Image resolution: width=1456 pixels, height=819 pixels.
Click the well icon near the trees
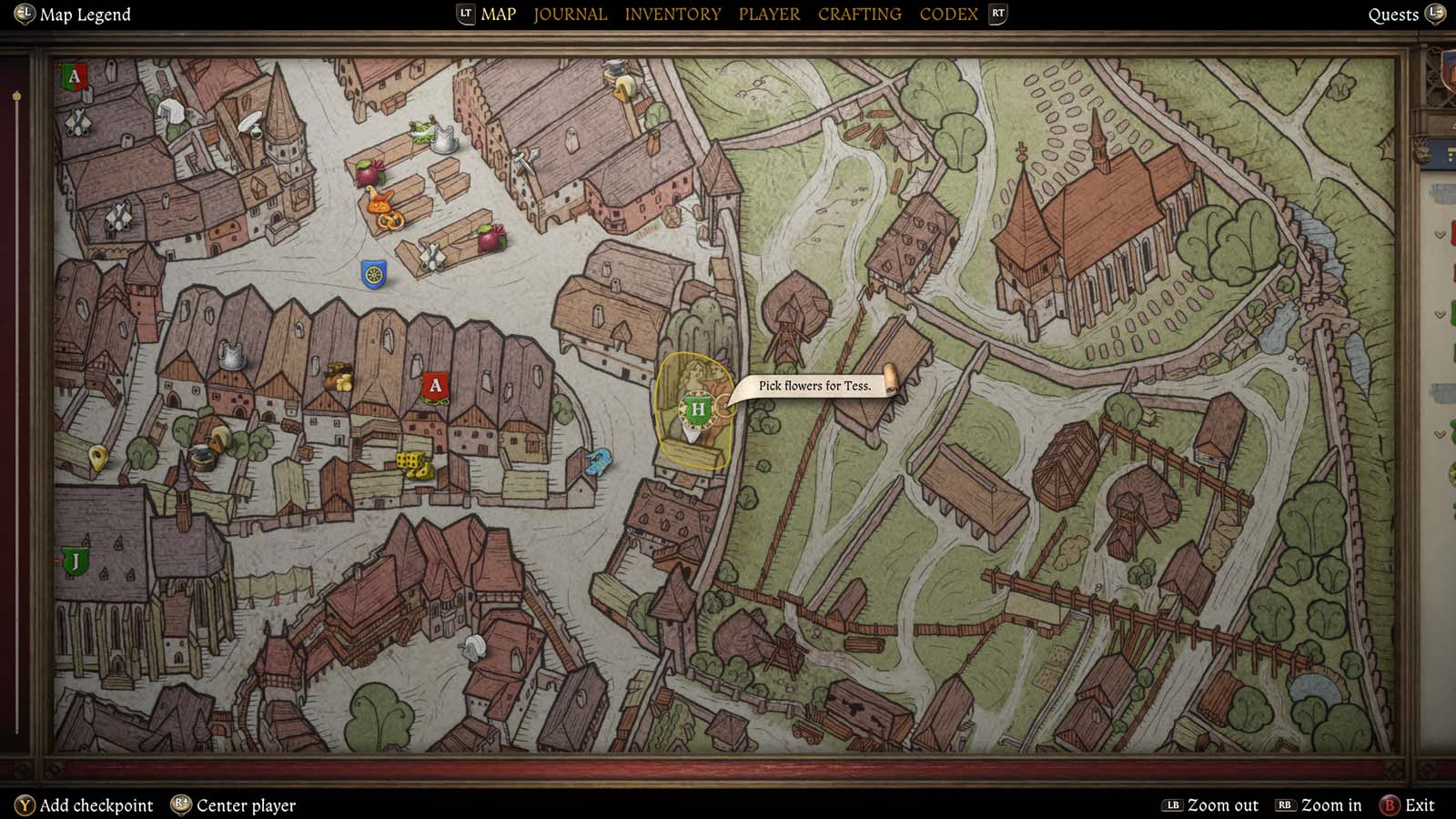[x=202, y=456]
